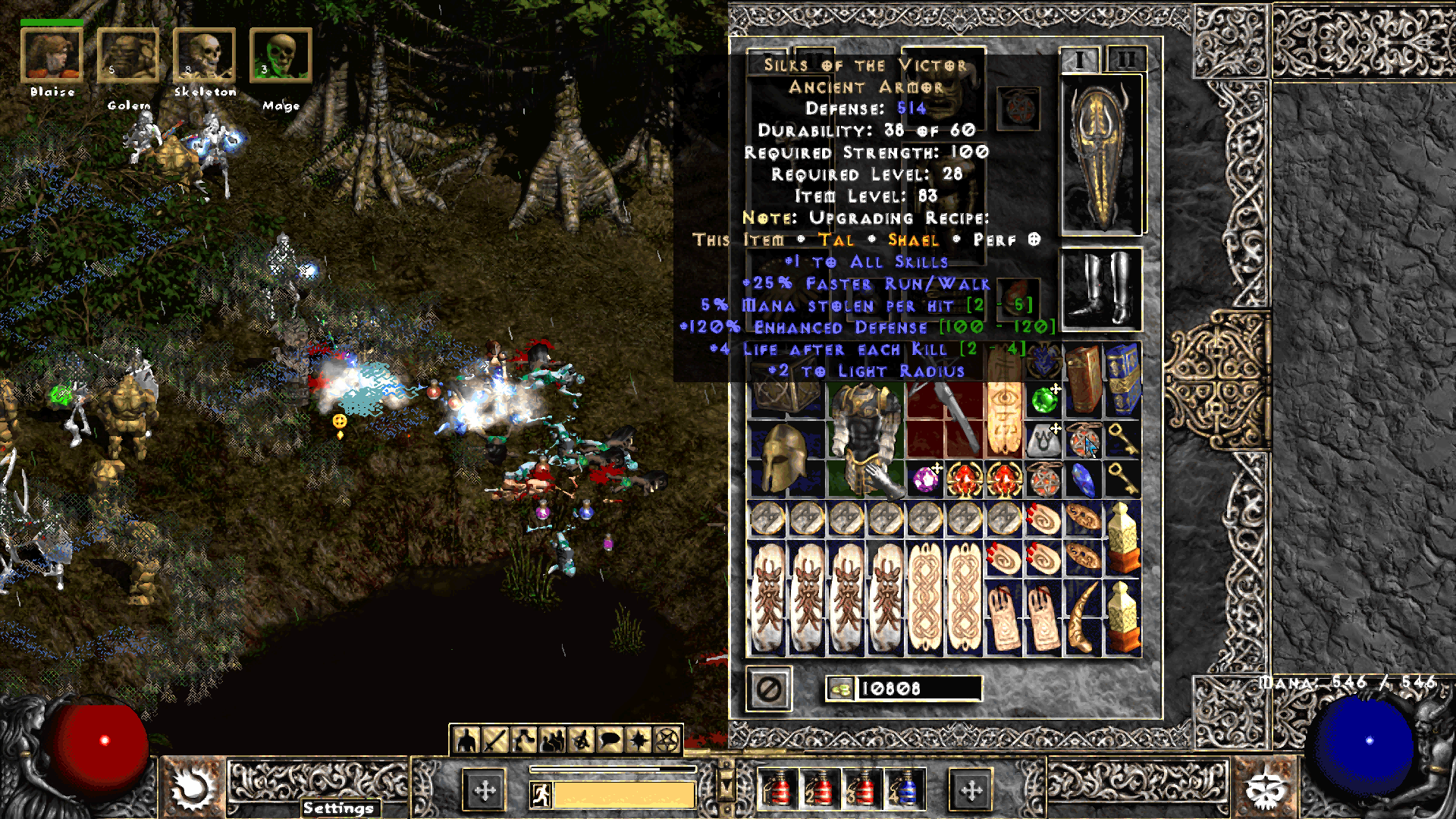Viewport: 1456px width, 819px height.
Task: Select the body armor in inventory
Action: point(864,440)
